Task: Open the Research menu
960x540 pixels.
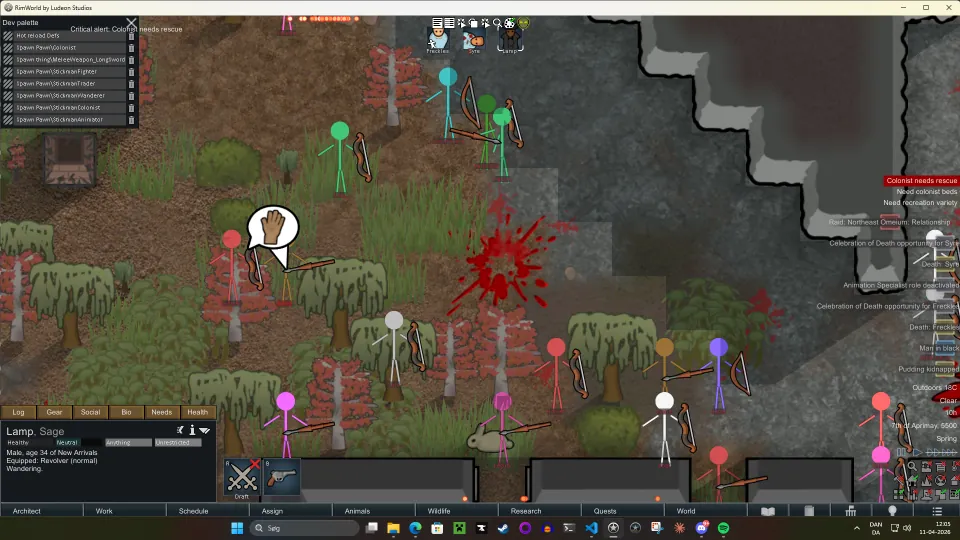Action: click(x=525, y=511)
